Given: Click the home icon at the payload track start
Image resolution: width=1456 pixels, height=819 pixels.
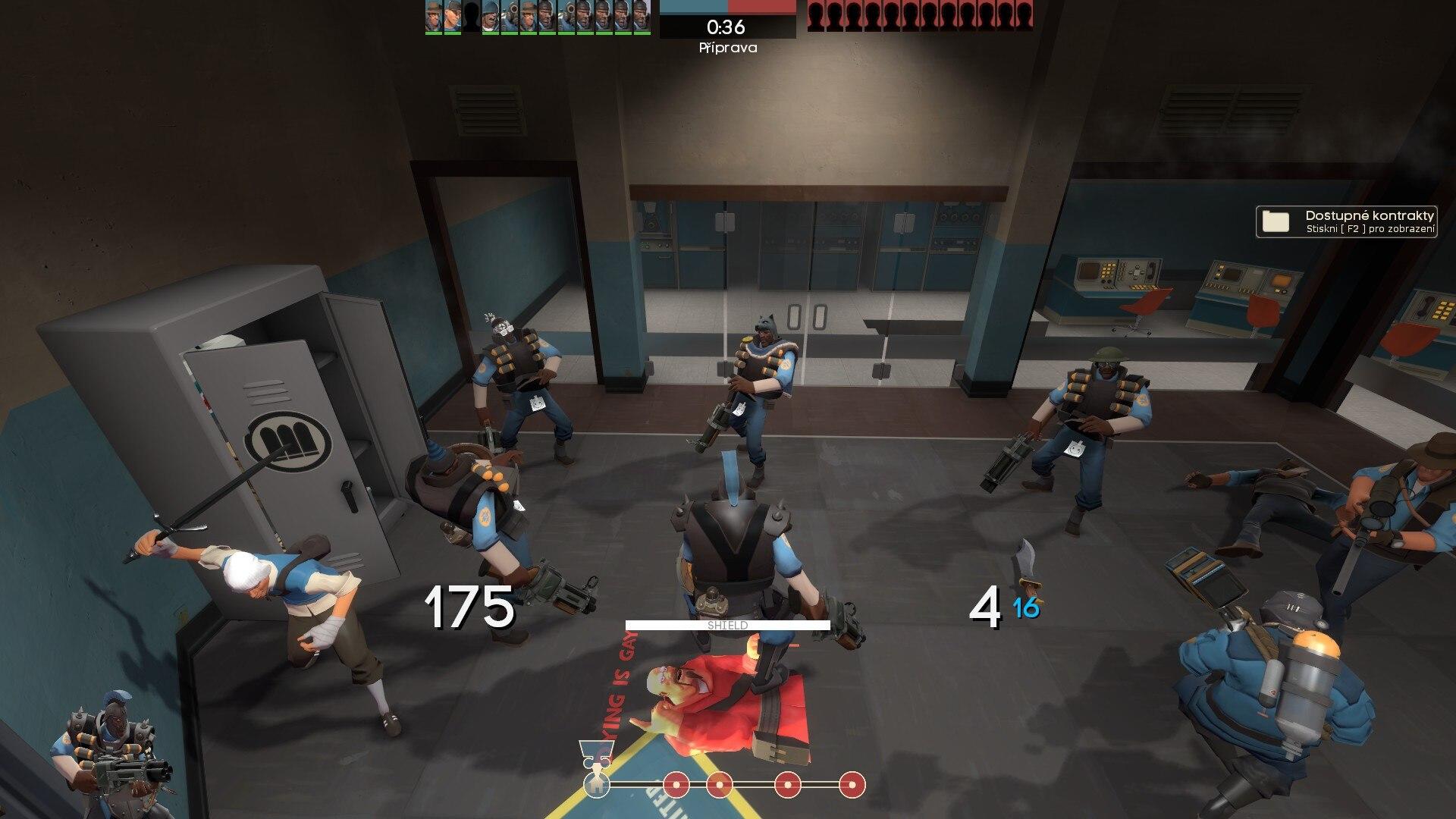Looking at the screenshot, I should [598, 786].
